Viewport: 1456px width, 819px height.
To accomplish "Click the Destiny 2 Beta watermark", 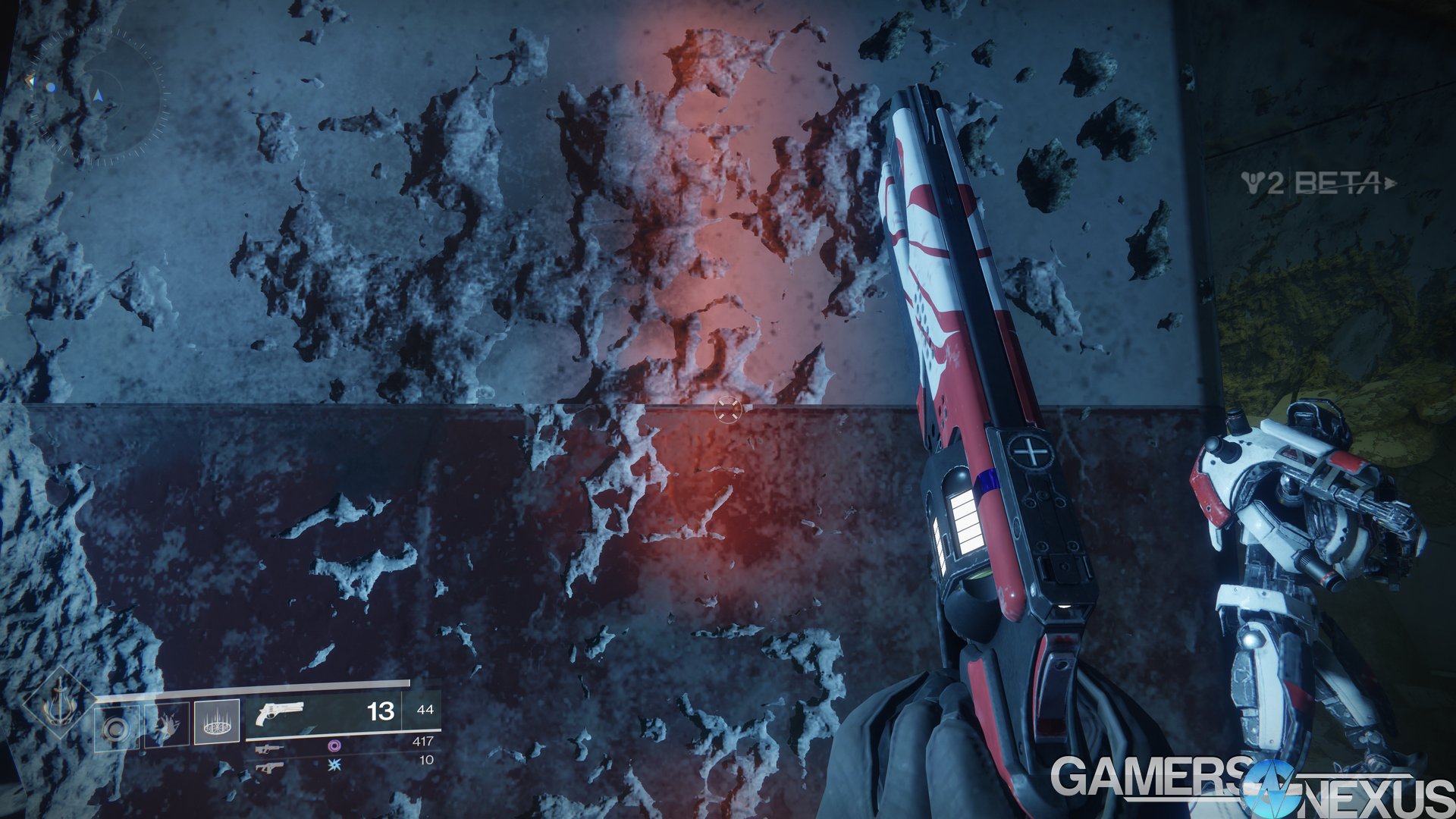I will click(1318, 184).
